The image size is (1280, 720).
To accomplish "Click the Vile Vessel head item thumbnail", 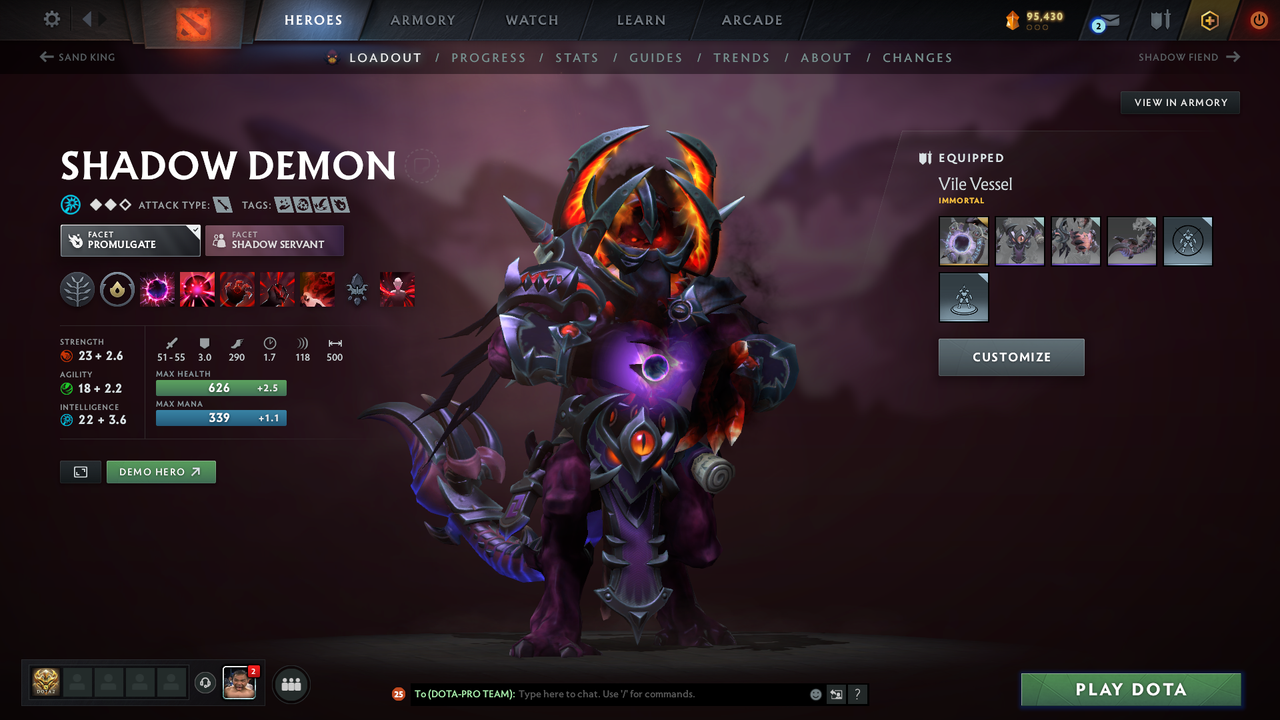I will [963, 240].
